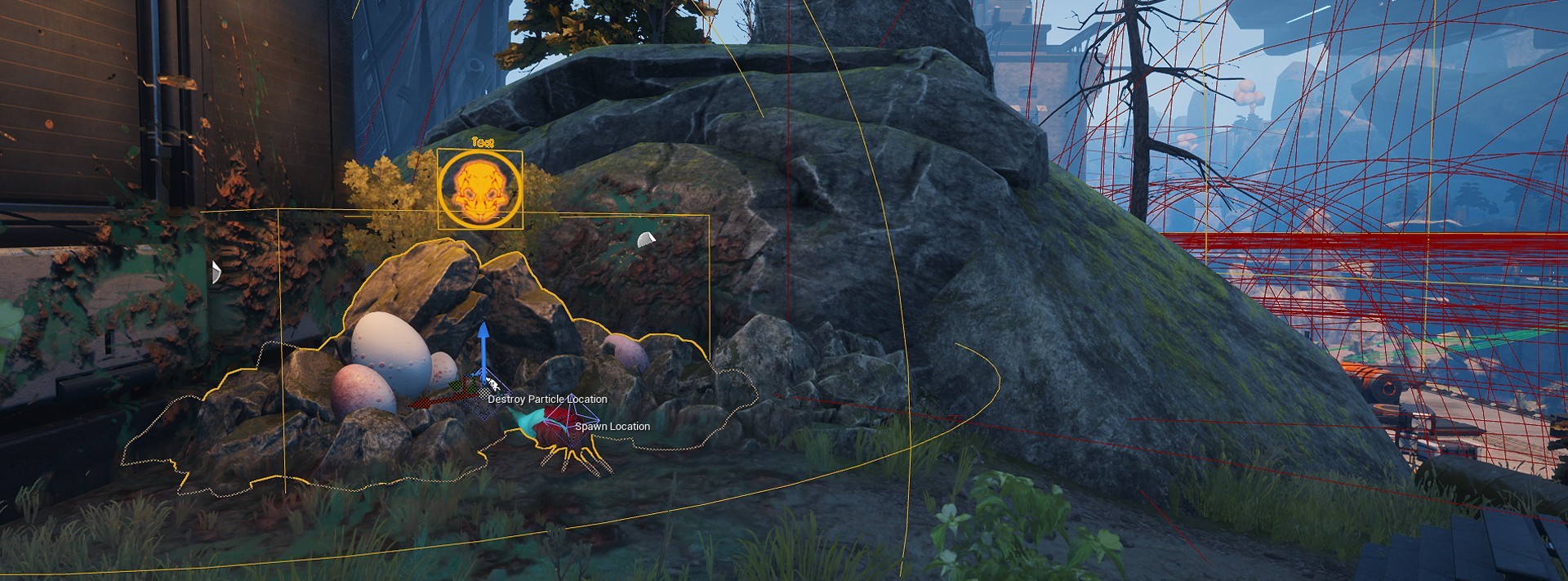
Task: Select the orange creature skull billboard icon
Action: 480,190
